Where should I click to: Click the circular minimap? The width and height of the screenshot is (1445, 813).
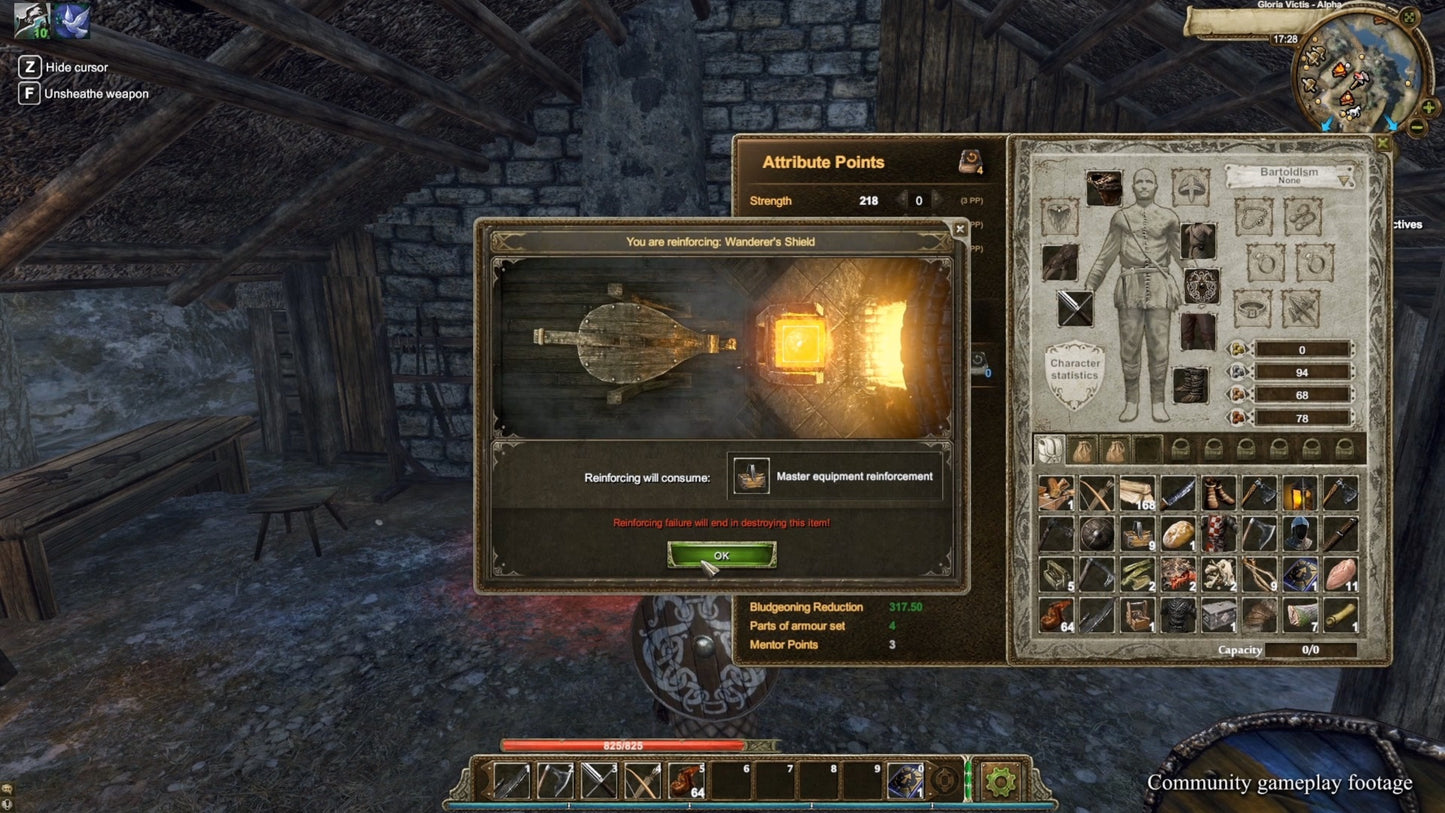[1354, 75]
